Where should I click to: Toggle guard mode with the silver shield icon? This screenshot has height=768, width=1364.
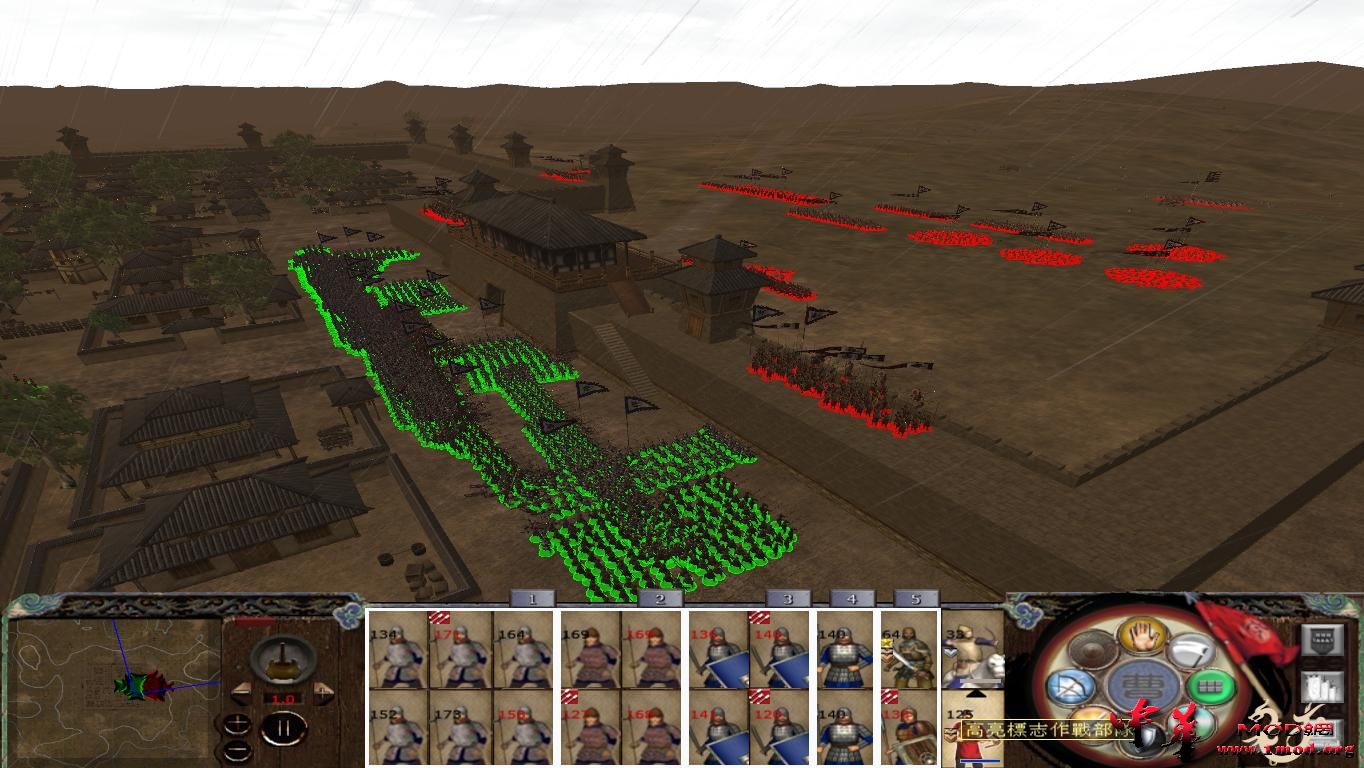(1145, 735)
